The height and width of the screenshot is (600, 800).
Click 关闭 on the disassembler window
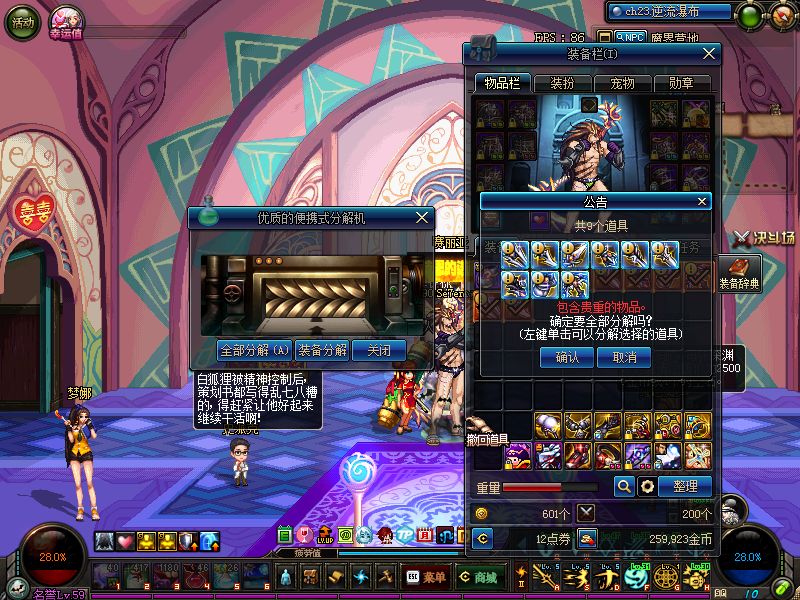coord(380,350)
